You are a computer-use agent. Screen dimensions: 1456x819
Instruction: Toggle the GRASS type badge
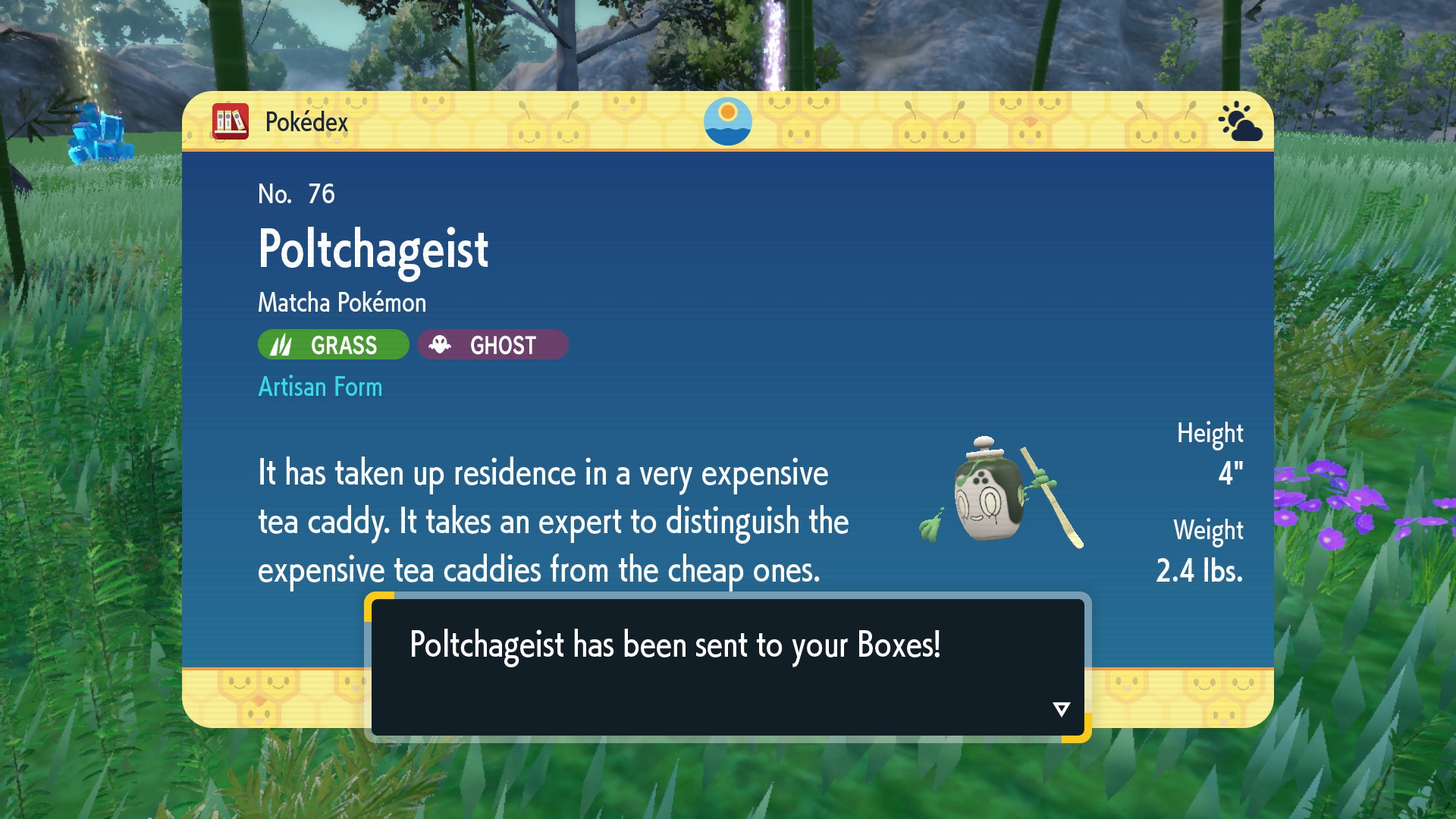[332, 345]
